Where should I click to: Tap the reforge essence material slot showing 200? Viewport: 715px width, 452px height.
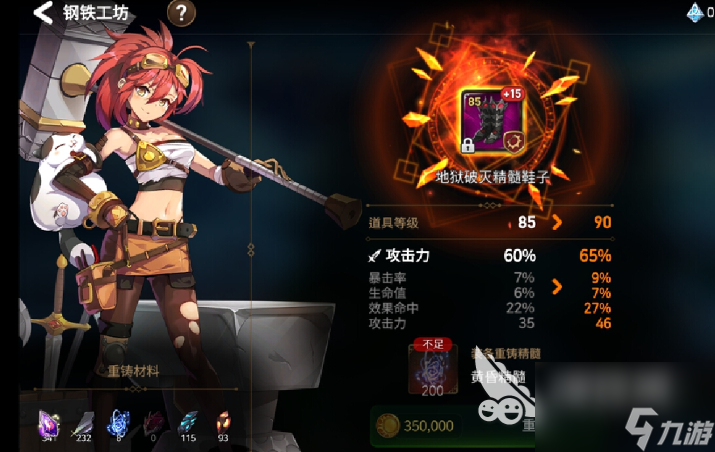coord(432,368)
